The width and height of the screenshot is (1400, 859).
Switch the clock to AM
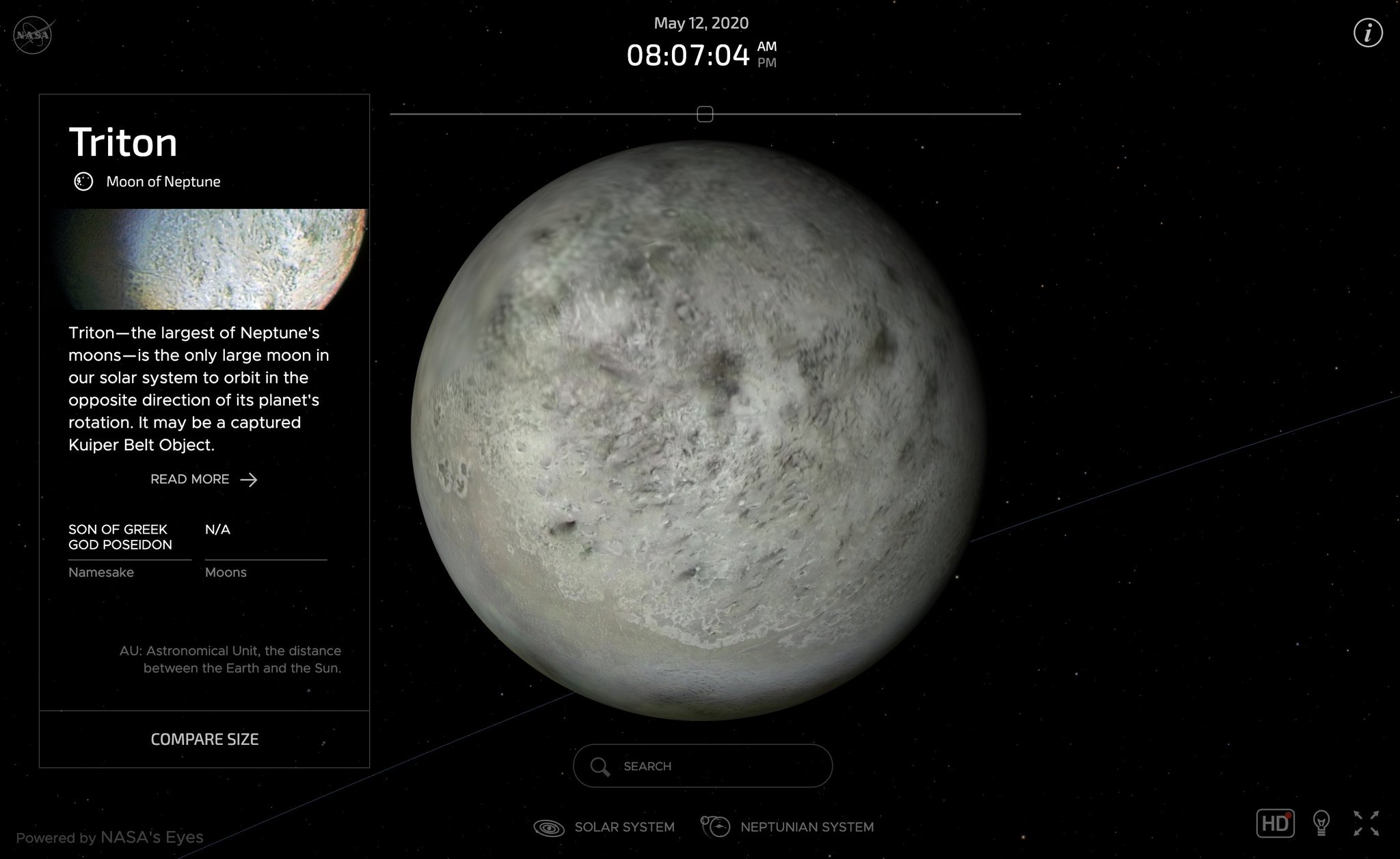pyautogui.click(x=768, y=47)
